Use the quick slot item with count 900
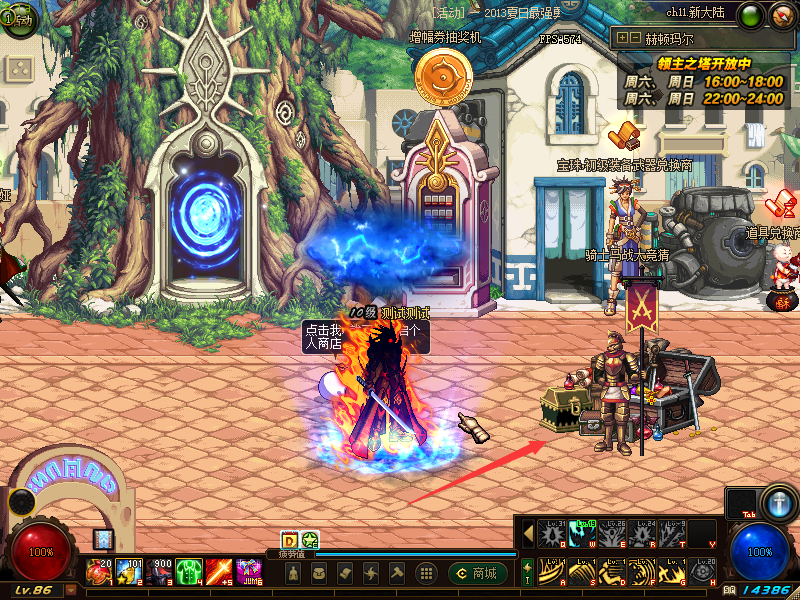The height and width of the screenshot is (600, 800). pyautogui.click(x=160, y=572)
